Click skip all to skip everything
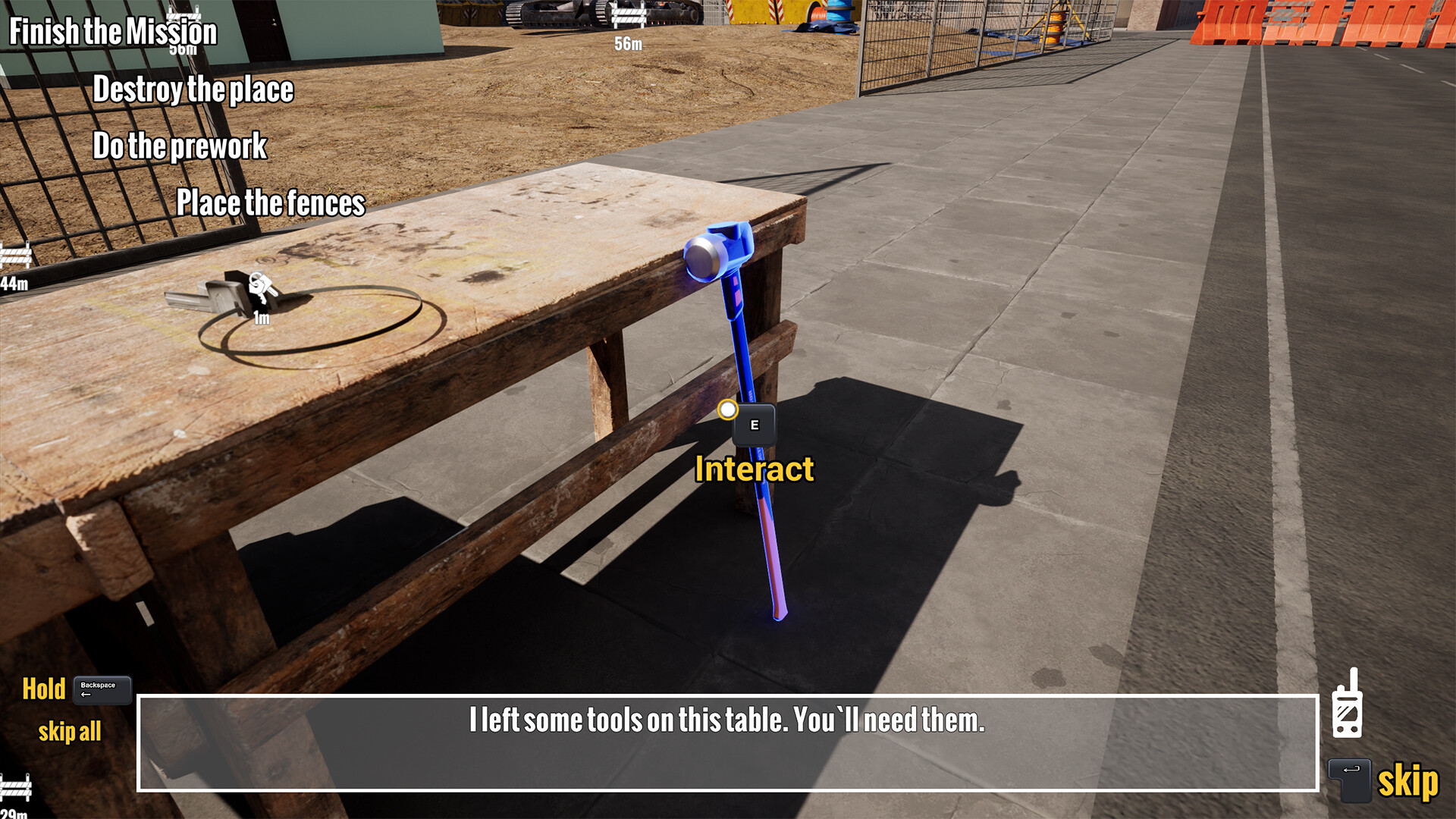 [x=70, y=731]
